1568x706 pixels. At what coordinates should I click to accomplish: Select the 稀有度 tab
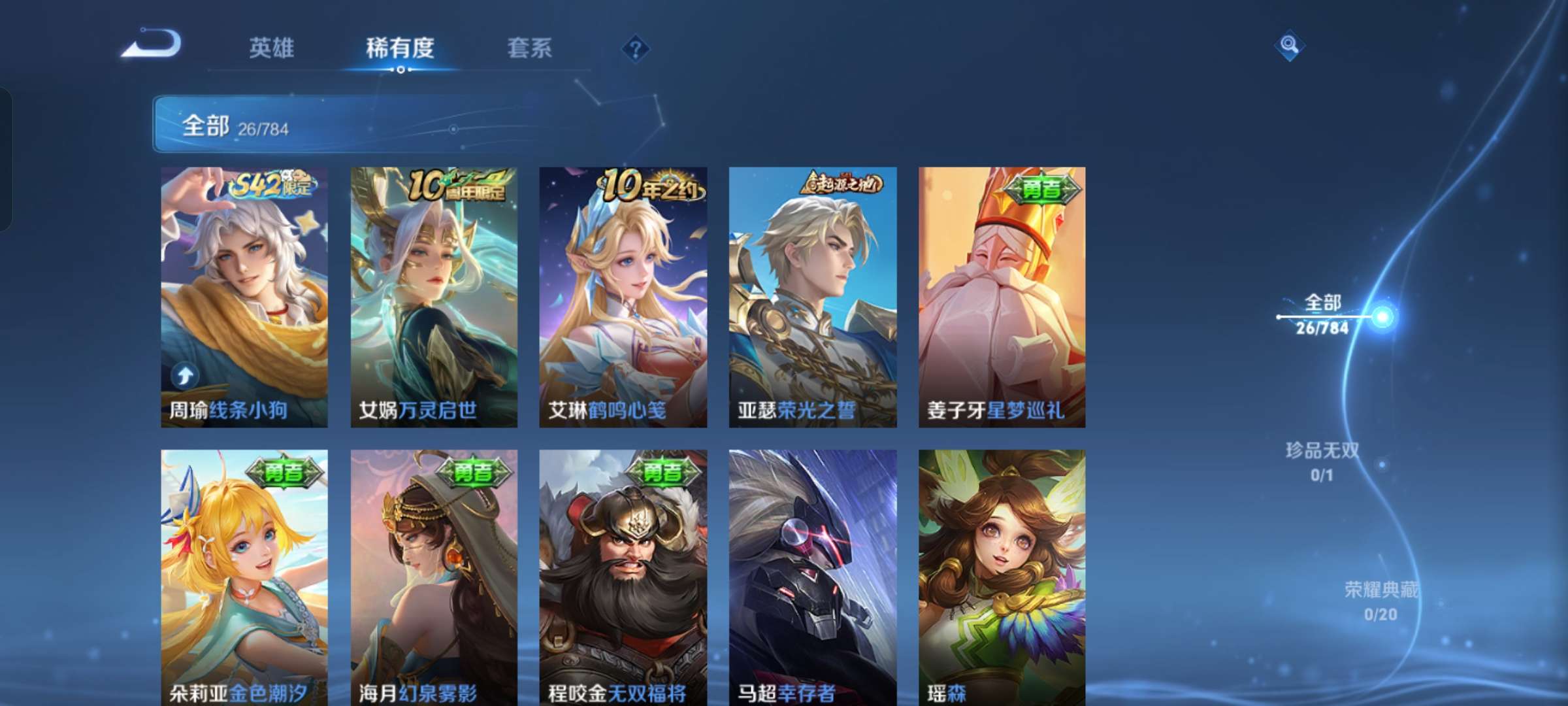[x=400, y=48]
